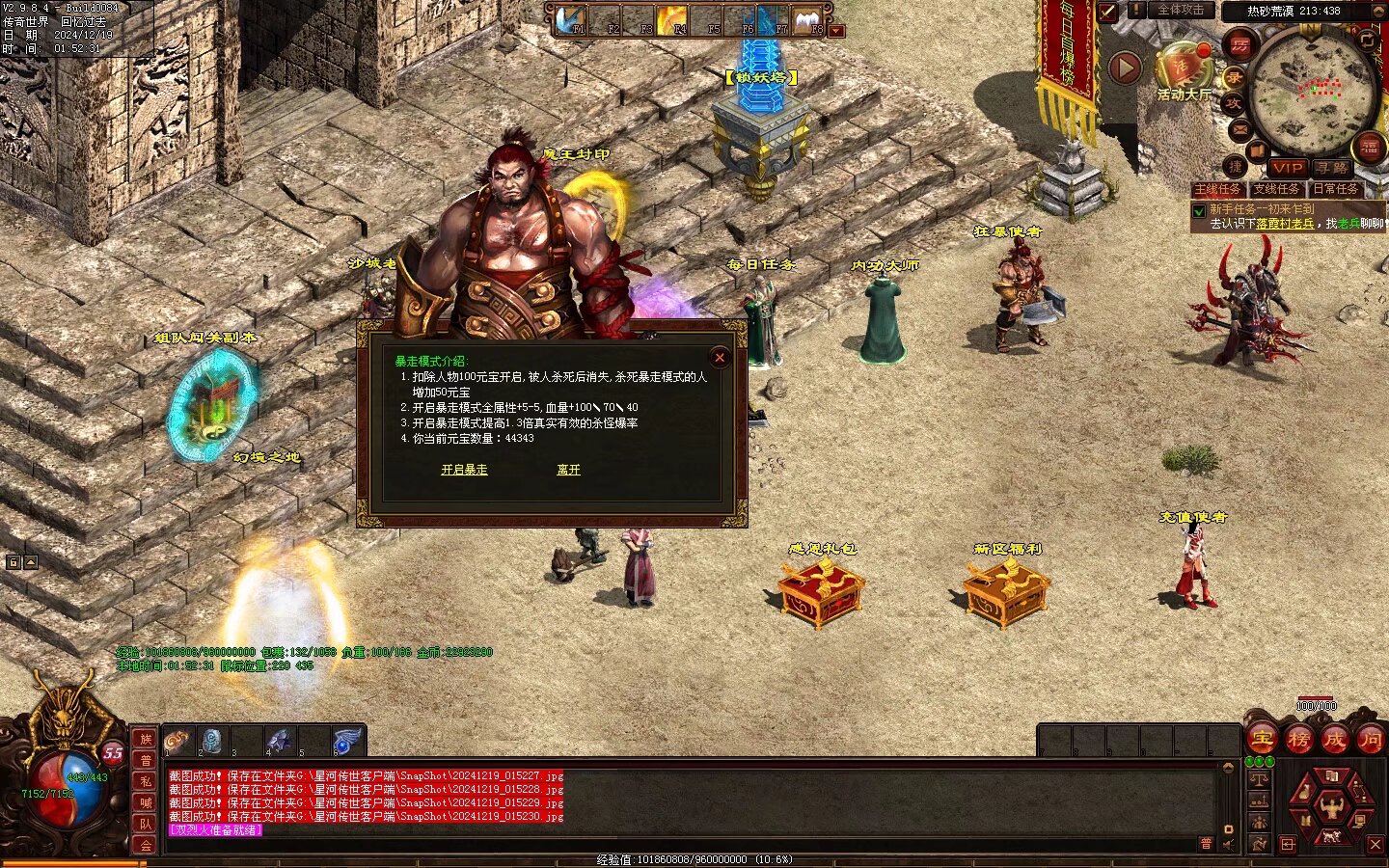1389x868 pixels.
Task: Switch to the 支线任务 tab
Action: pos(1276,189)
